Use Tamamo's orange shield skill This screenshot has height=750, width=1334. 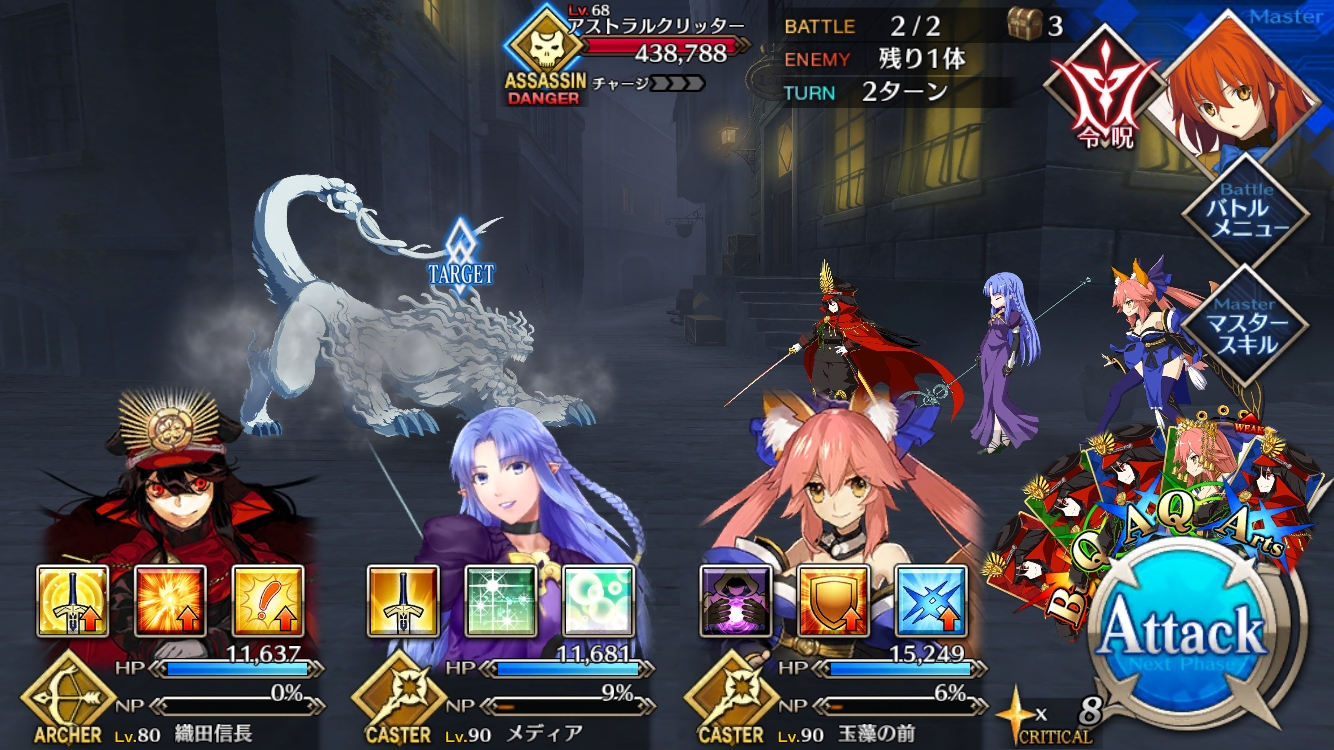833,601
